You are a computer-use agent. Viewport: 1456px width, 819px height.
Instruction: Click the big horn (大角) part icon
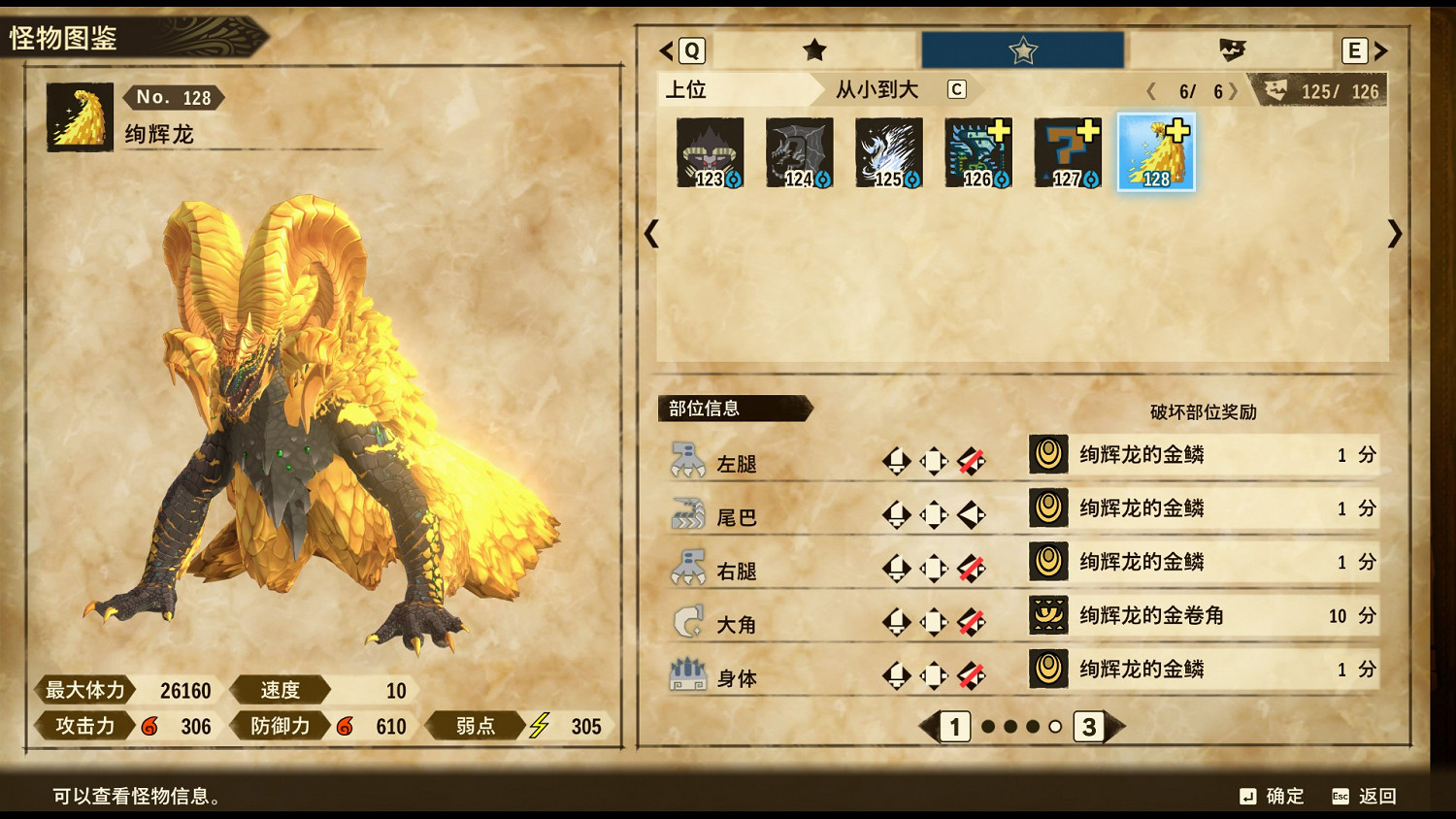[x=690, y=619]
